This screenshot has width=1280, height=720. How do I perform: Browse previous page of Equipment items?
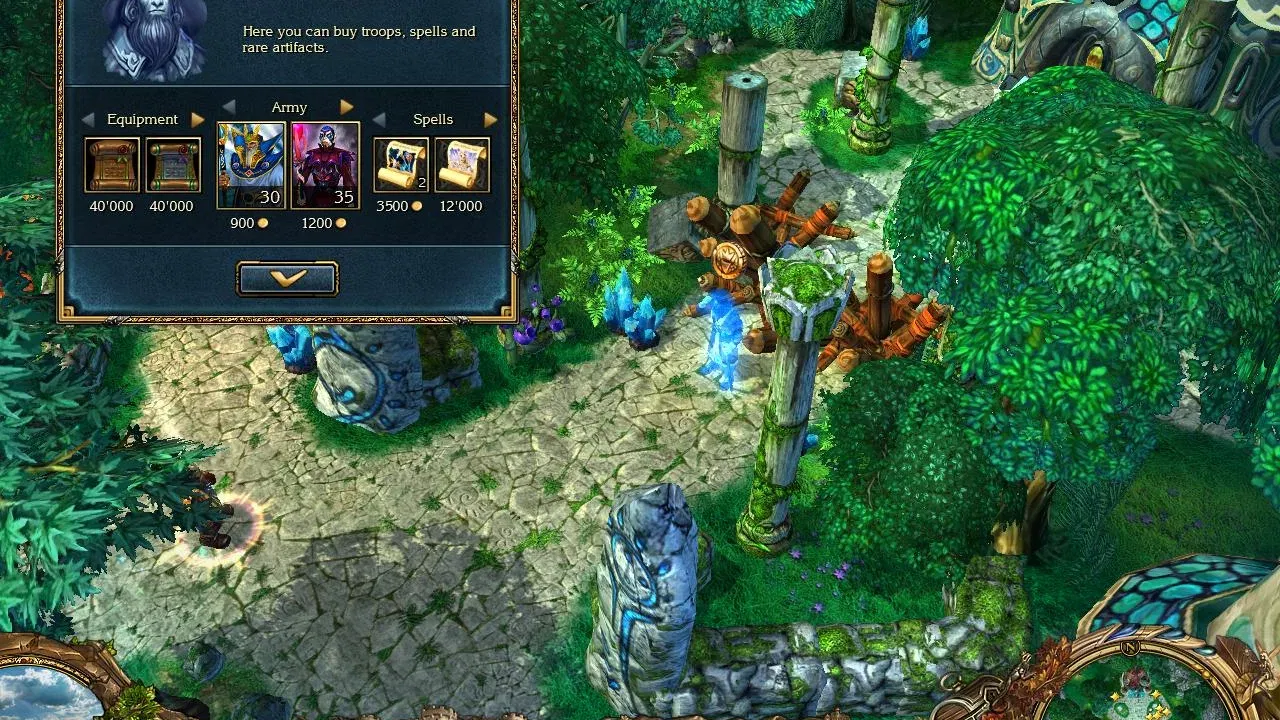point(86,119)
